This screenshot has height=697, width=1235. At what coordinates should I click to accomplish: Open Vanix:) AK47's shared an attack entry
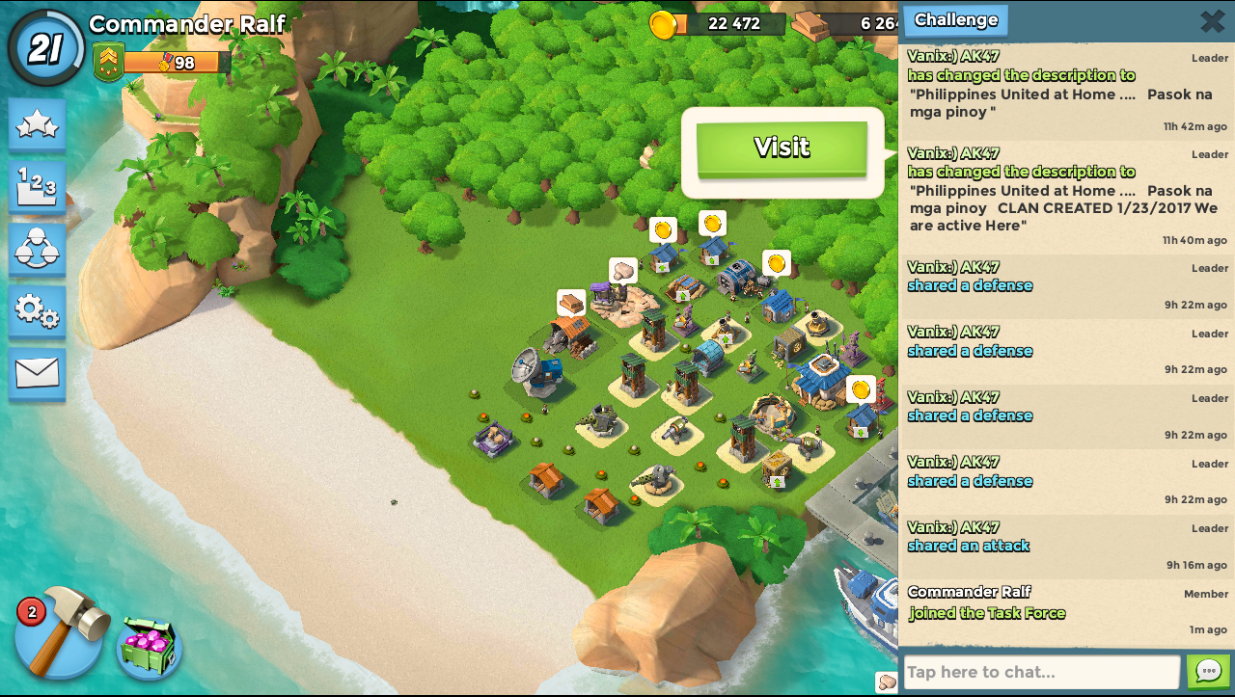[1066, 545]
